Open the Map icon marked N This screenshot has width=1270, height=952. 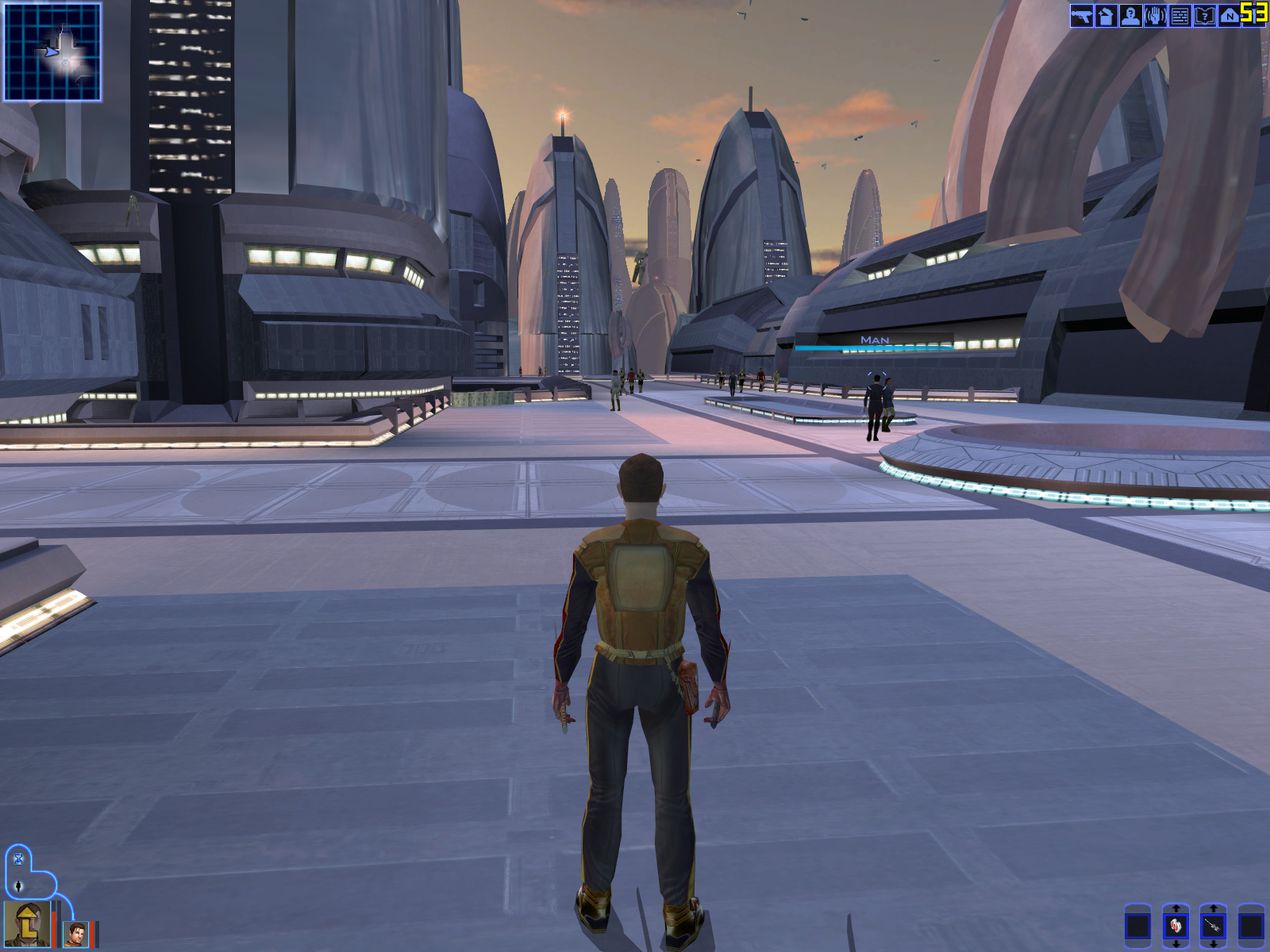(1229, 16)
